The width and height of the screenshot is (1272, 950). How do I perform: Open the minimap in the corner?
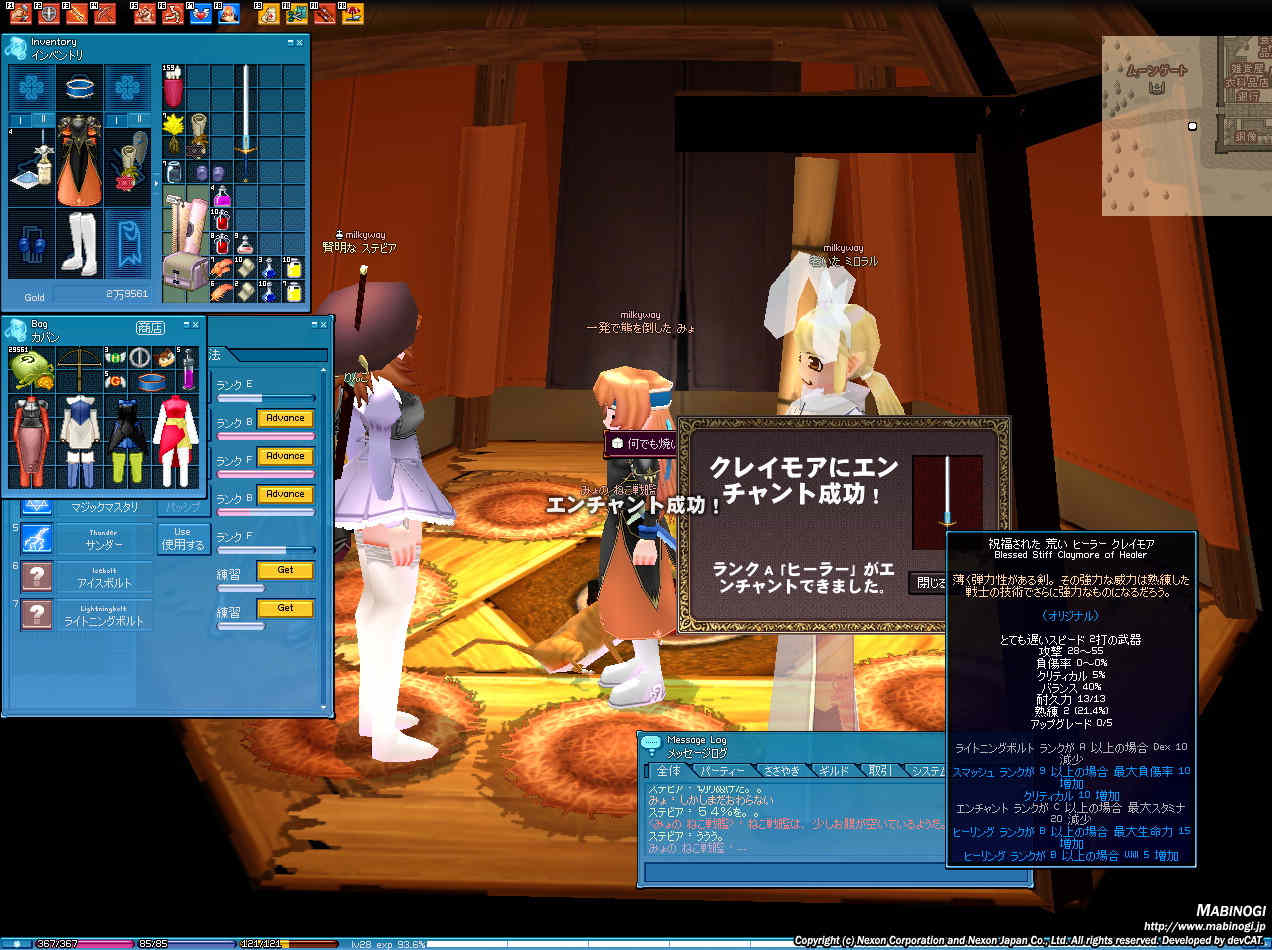(x=1186, y=125)
